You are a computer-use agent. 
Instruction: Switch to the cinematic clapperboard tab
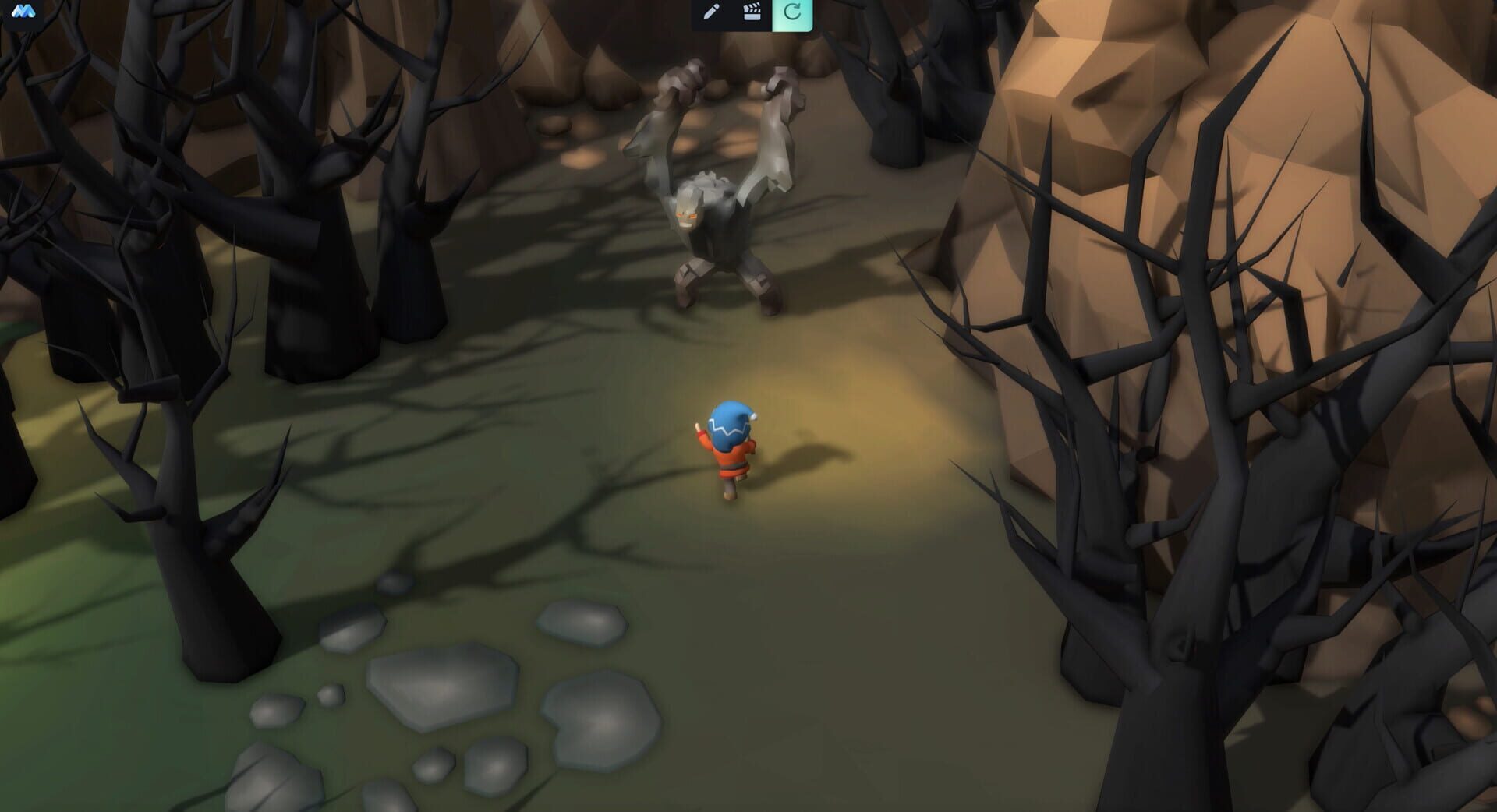(x=753, y=12)
